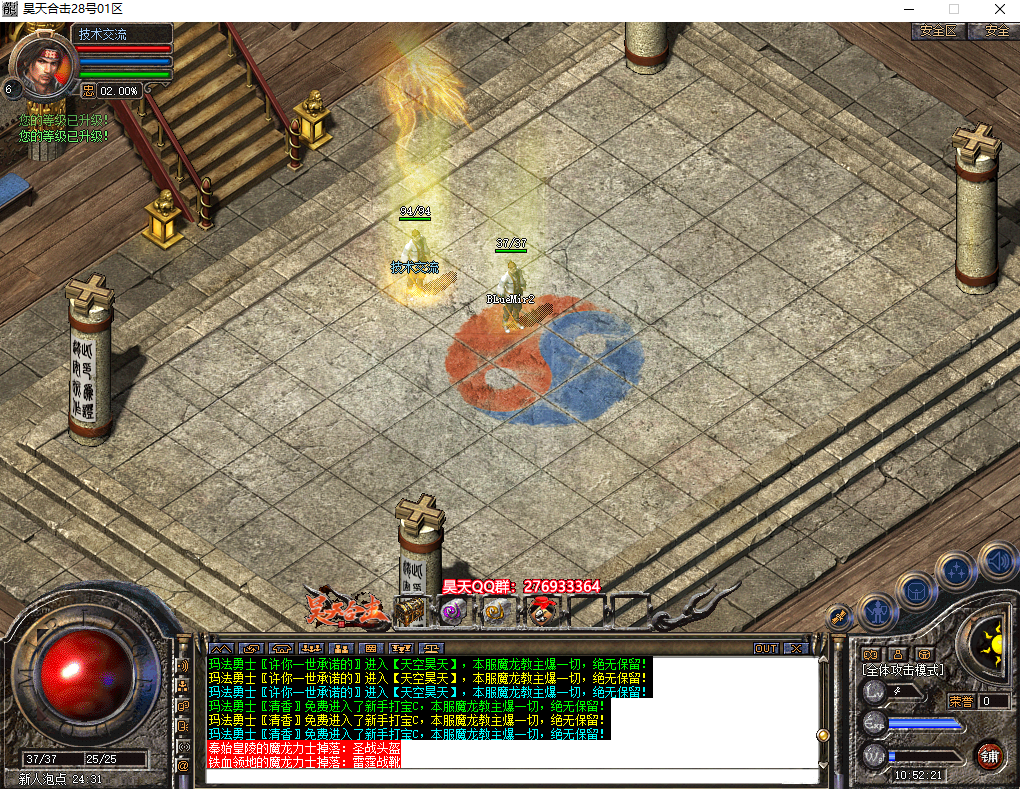Close the chat panel with X
Viewport: 1020px width, 789px height.
(x=796, y=648)
